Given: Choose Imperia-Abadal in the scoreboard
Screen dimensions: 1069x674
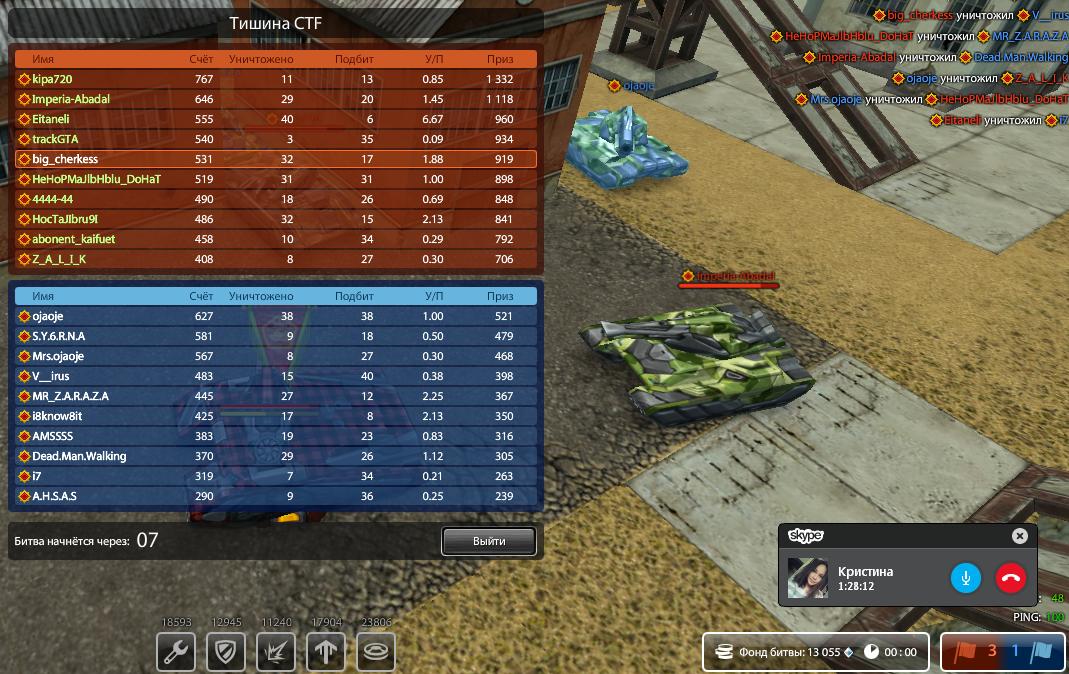Looking at the screenshot, I should click(70, 99).
